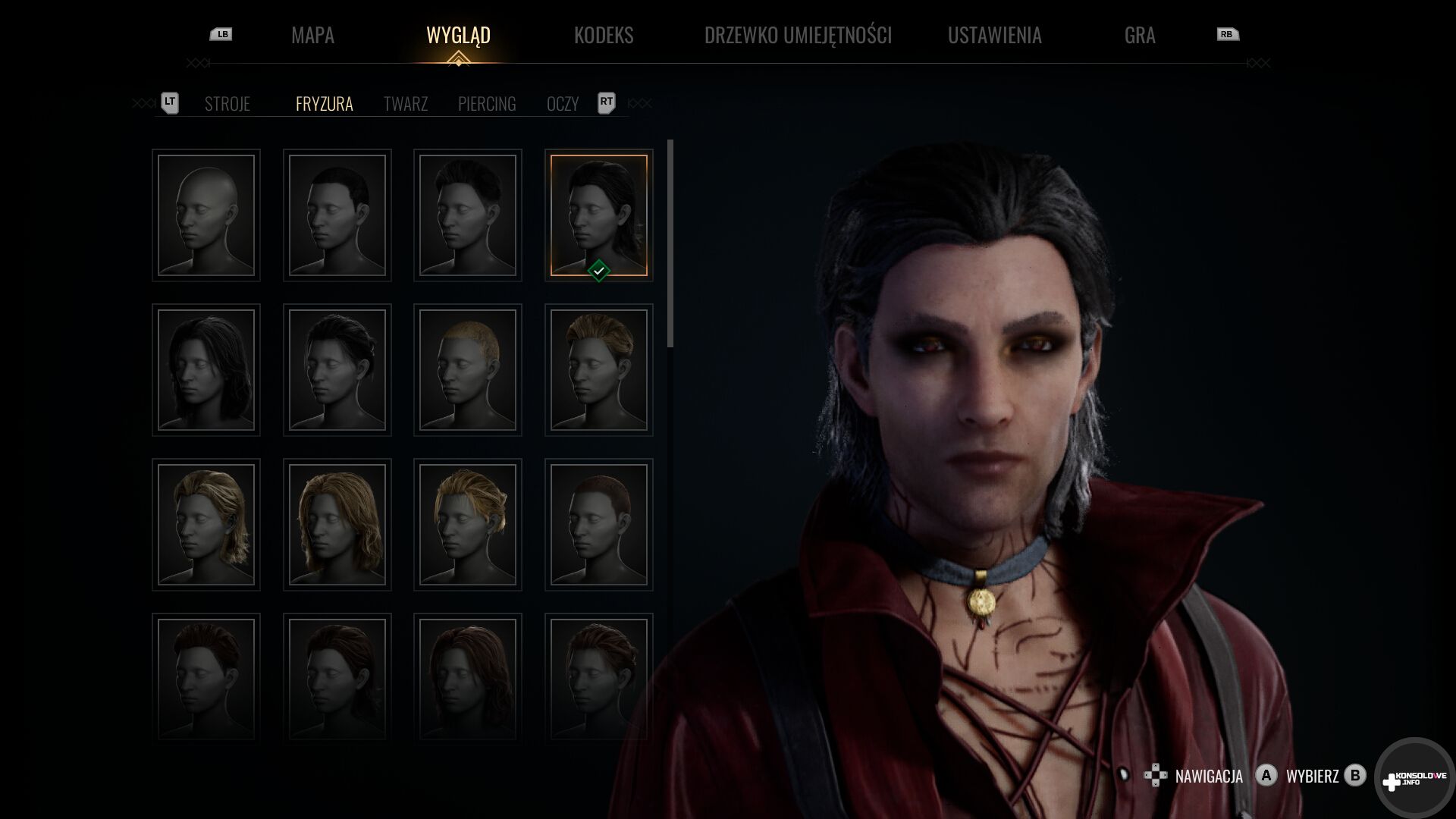
Task: Choose the blonde tied-back bun hairstyle
Action: [468, 525]
